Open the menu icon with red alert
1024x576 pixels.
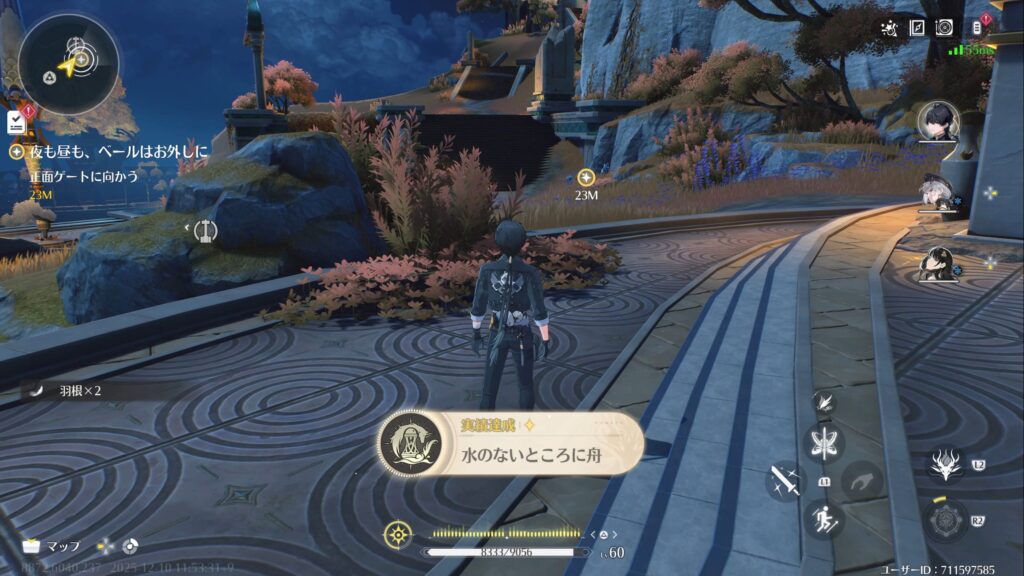tap(978, 27)
